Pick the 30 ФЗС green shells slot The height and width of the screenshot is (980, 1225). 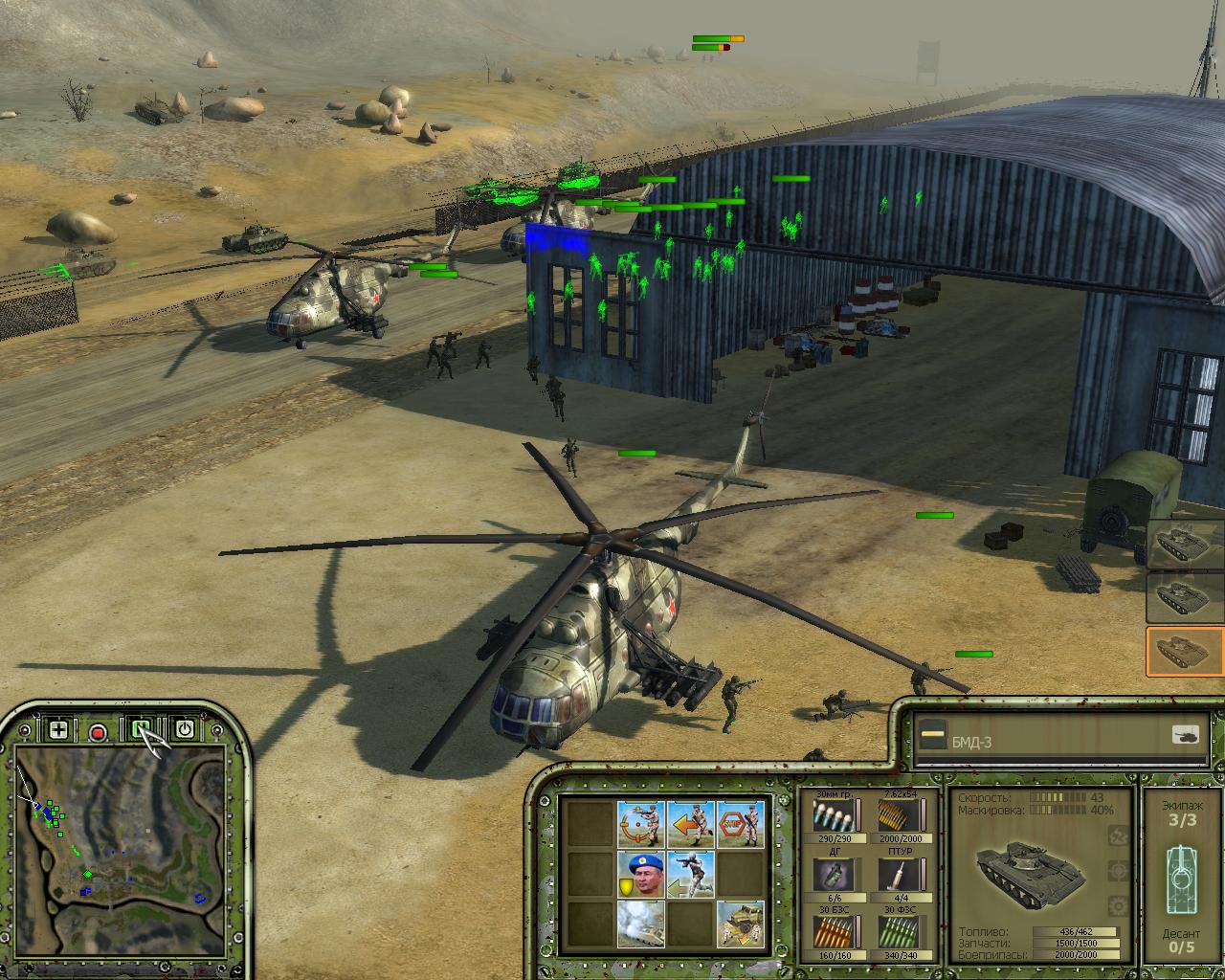pos(897,932)
